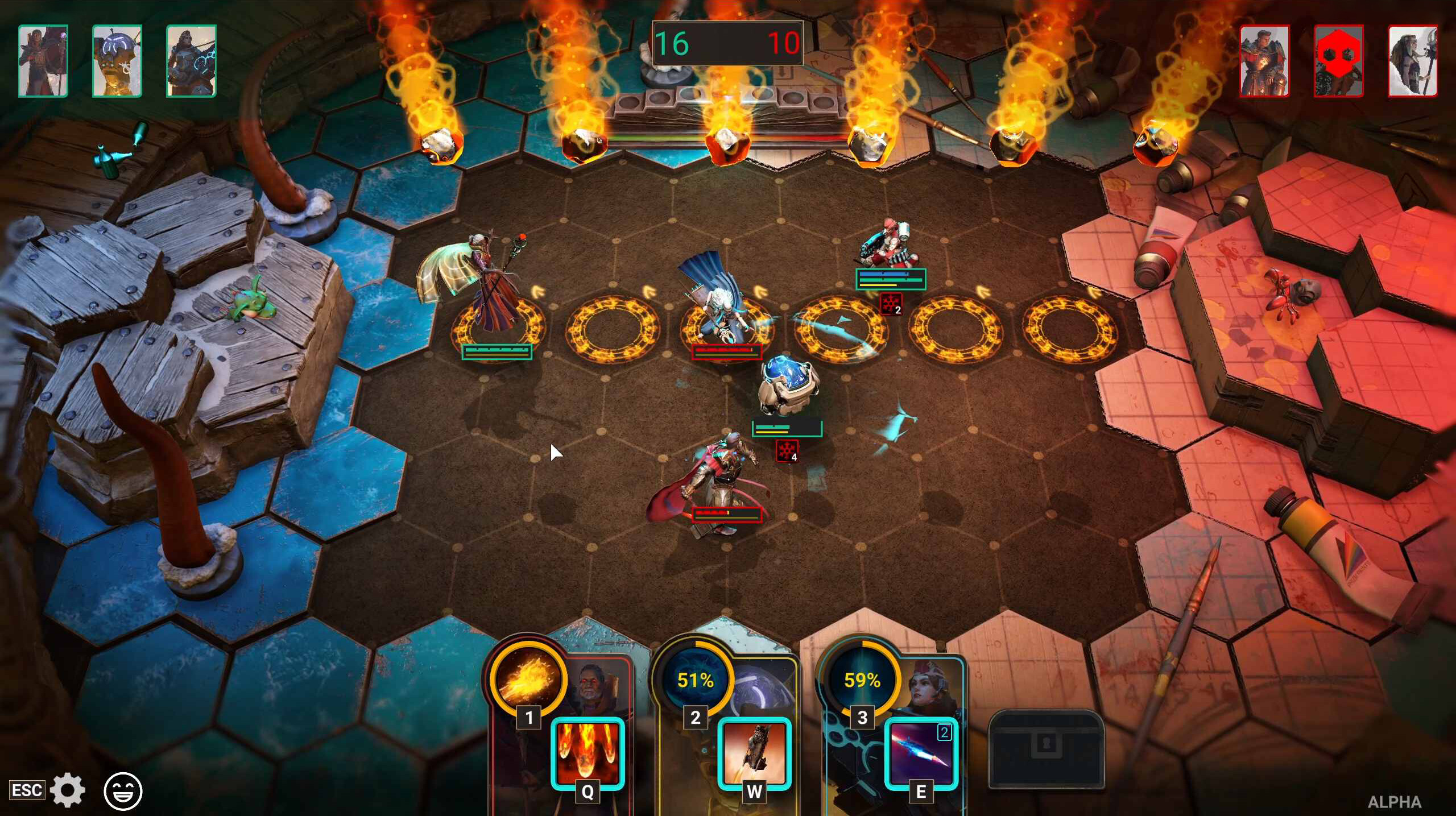Image resolution: width=1456 pixels, height=816 pixels.
Task: Open the emote smiley menu
Action: pos(124,789)
